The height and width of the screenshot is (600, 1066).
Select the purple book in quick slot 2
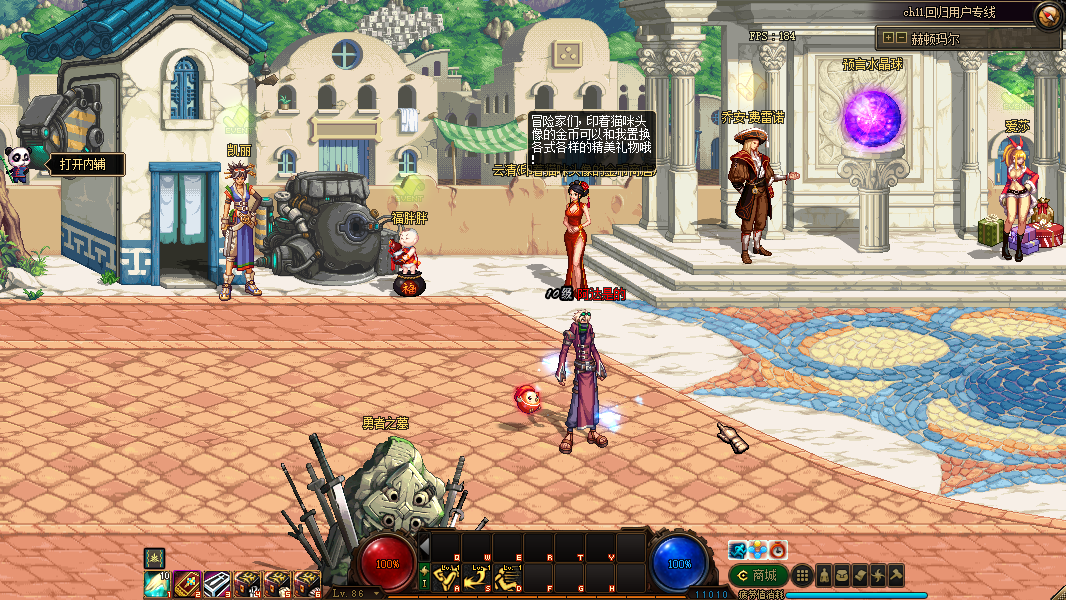187,583
